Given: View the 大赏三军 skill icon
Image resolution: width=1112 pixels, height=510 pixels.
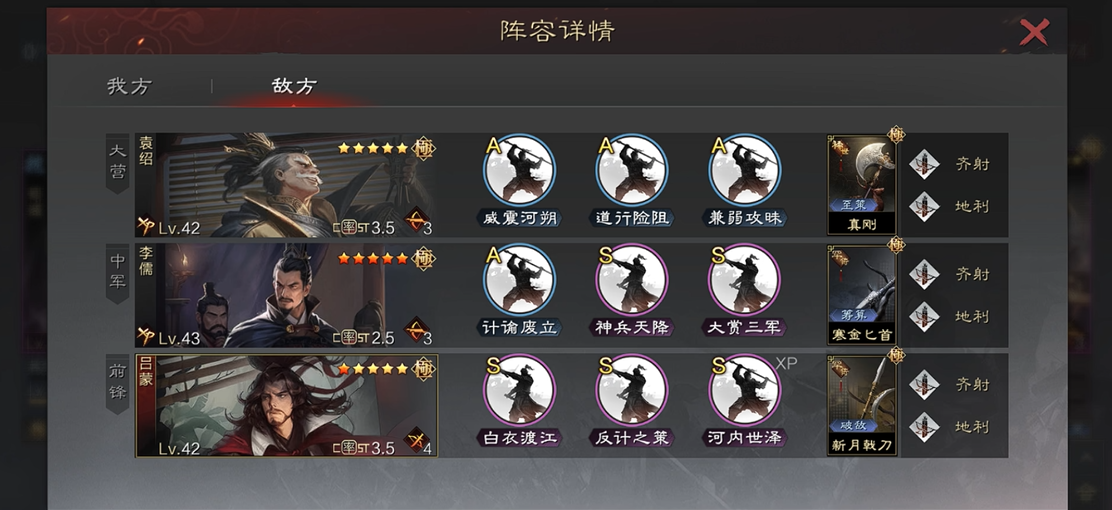Looking at the screenshot, I should point(744,280).
